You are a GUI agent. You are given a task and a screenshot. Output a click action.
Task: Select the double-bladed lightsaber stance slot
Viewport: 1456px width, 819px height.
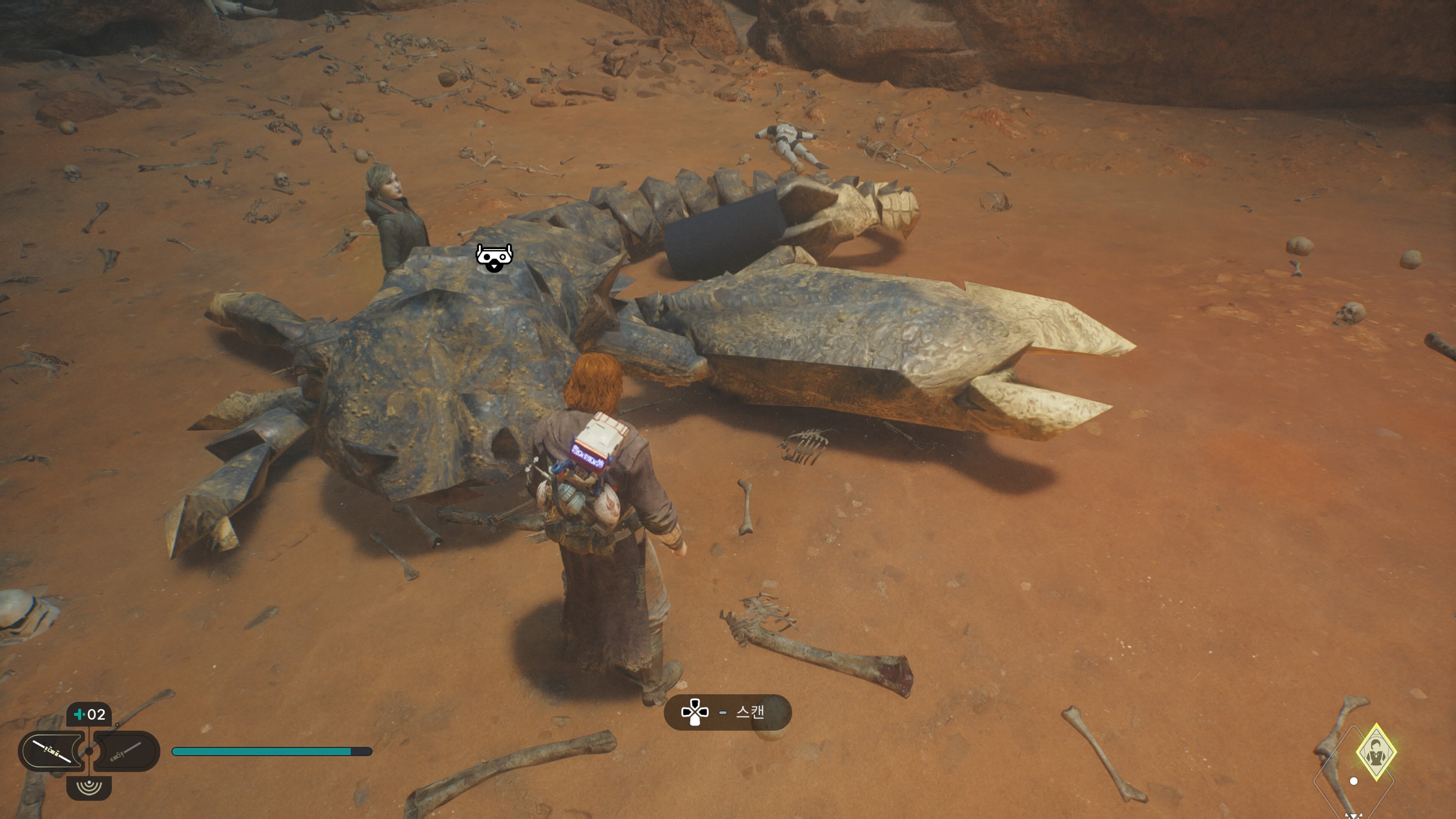52,751
